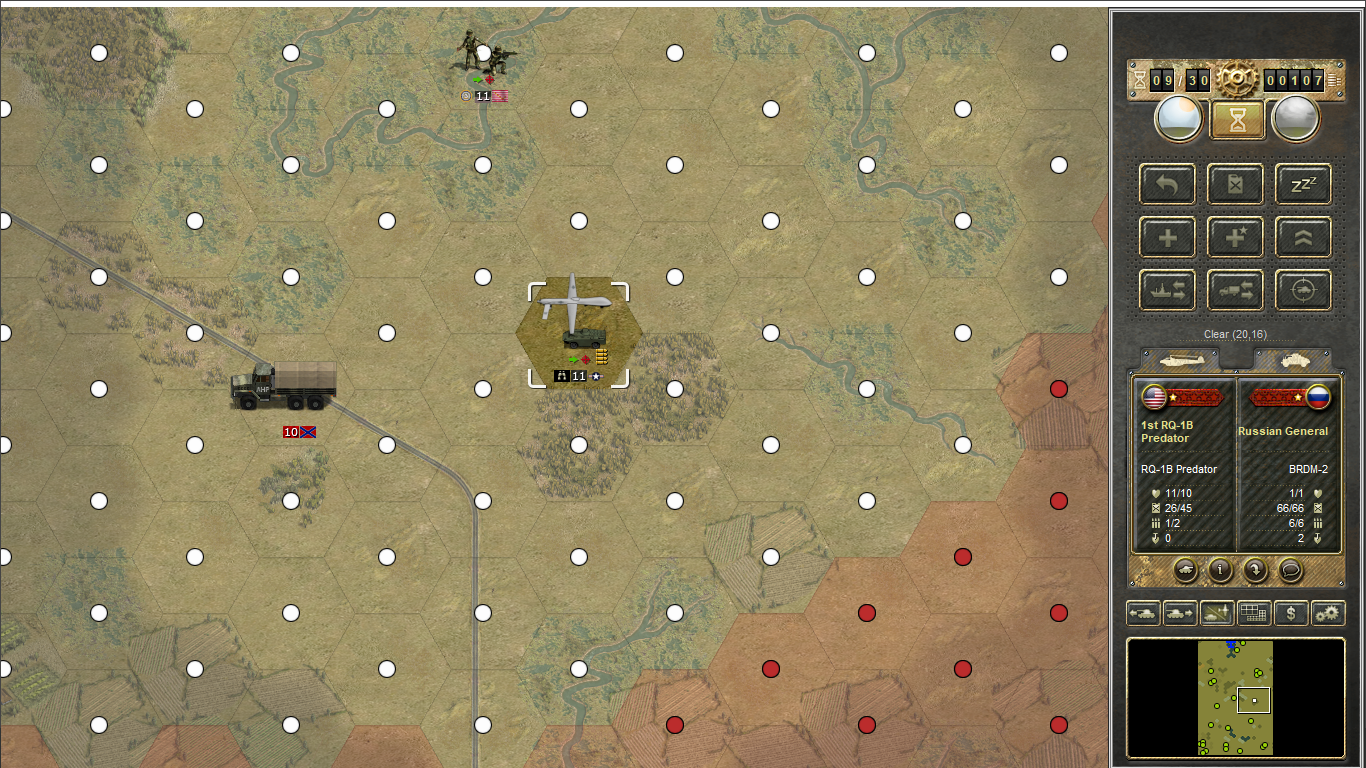This screenshot has height=768, width=1366.
Task: Click the truck transport swap button
Action: click(1235, 290)
